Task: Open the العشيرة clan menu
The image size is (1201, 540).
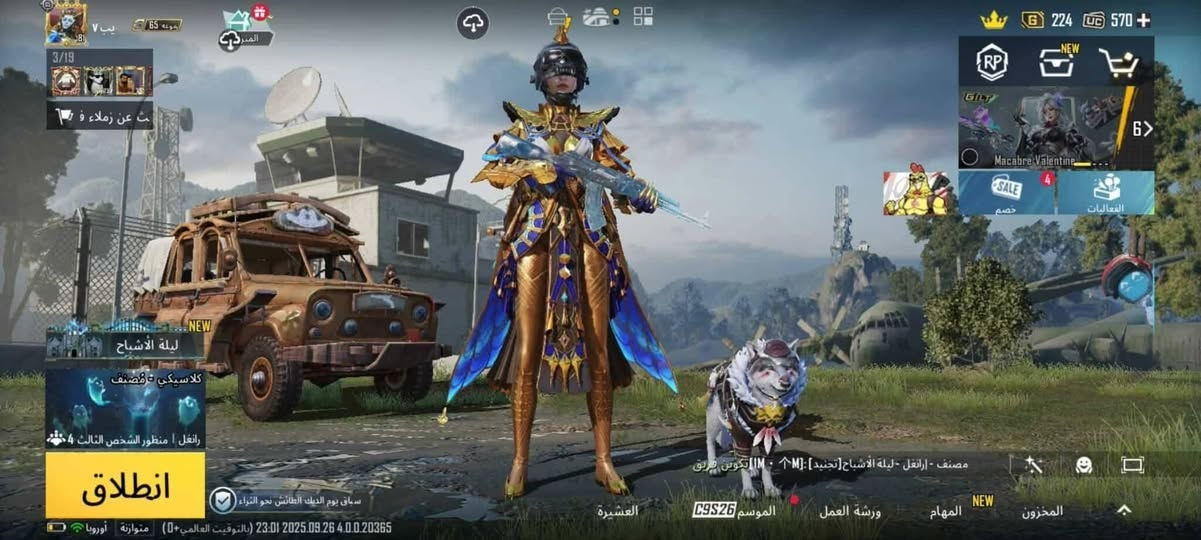Action: (x=618, y=511)
